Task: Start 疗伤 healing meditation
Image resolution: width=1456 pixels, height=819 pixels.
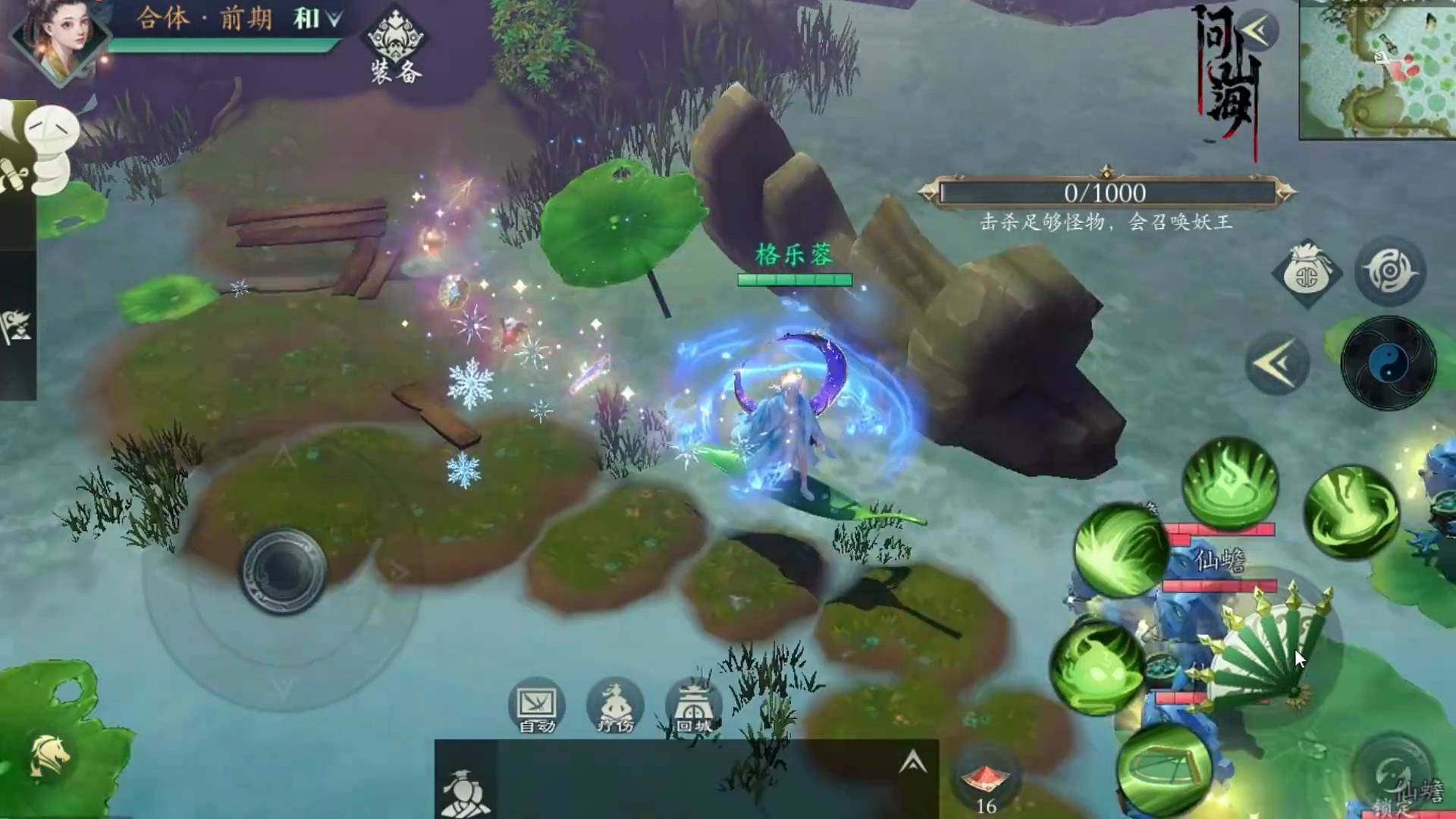Action: pos(615,707)
